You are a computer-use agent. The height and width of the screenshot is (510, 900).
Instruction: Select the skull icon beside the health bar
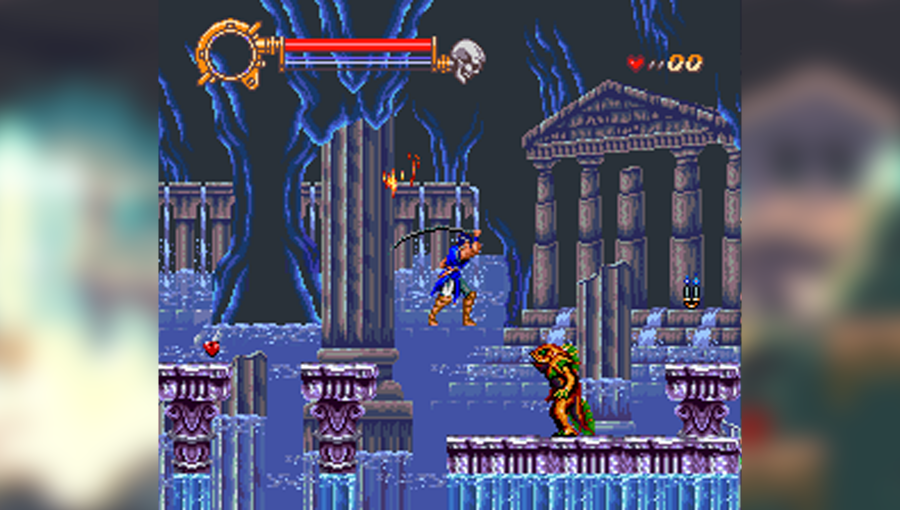click(x=464, y=59)
